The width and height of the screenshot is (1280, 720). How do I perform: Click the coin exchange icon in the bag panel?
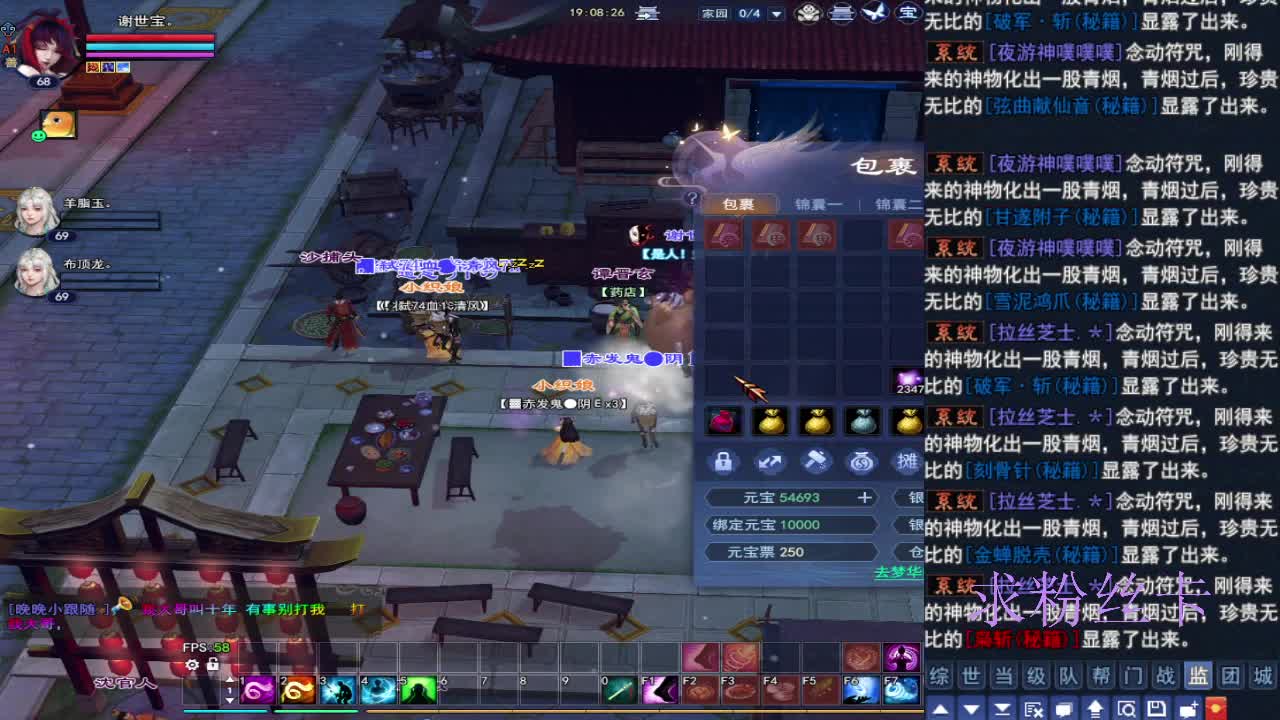(860, 461)
